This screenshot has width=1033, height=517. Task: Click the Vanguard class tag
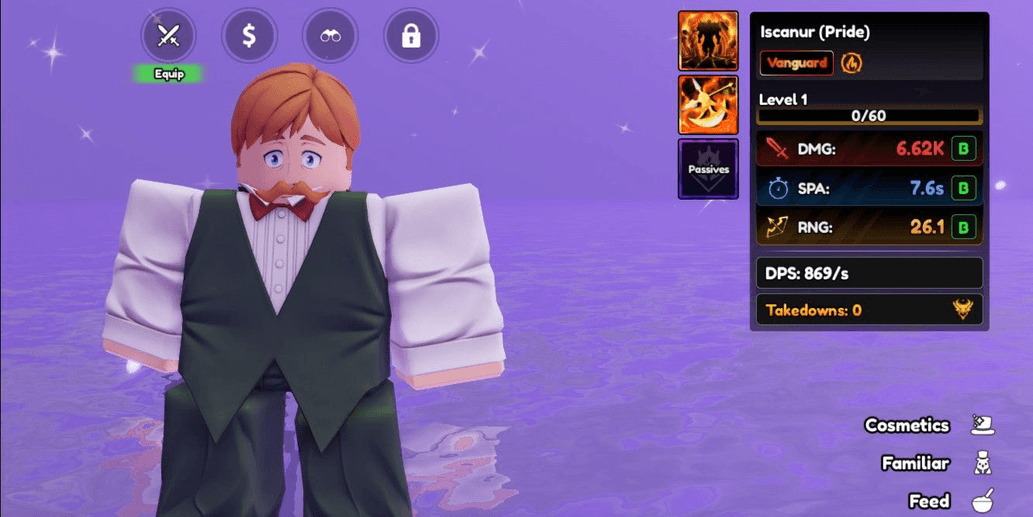[796, 63]
